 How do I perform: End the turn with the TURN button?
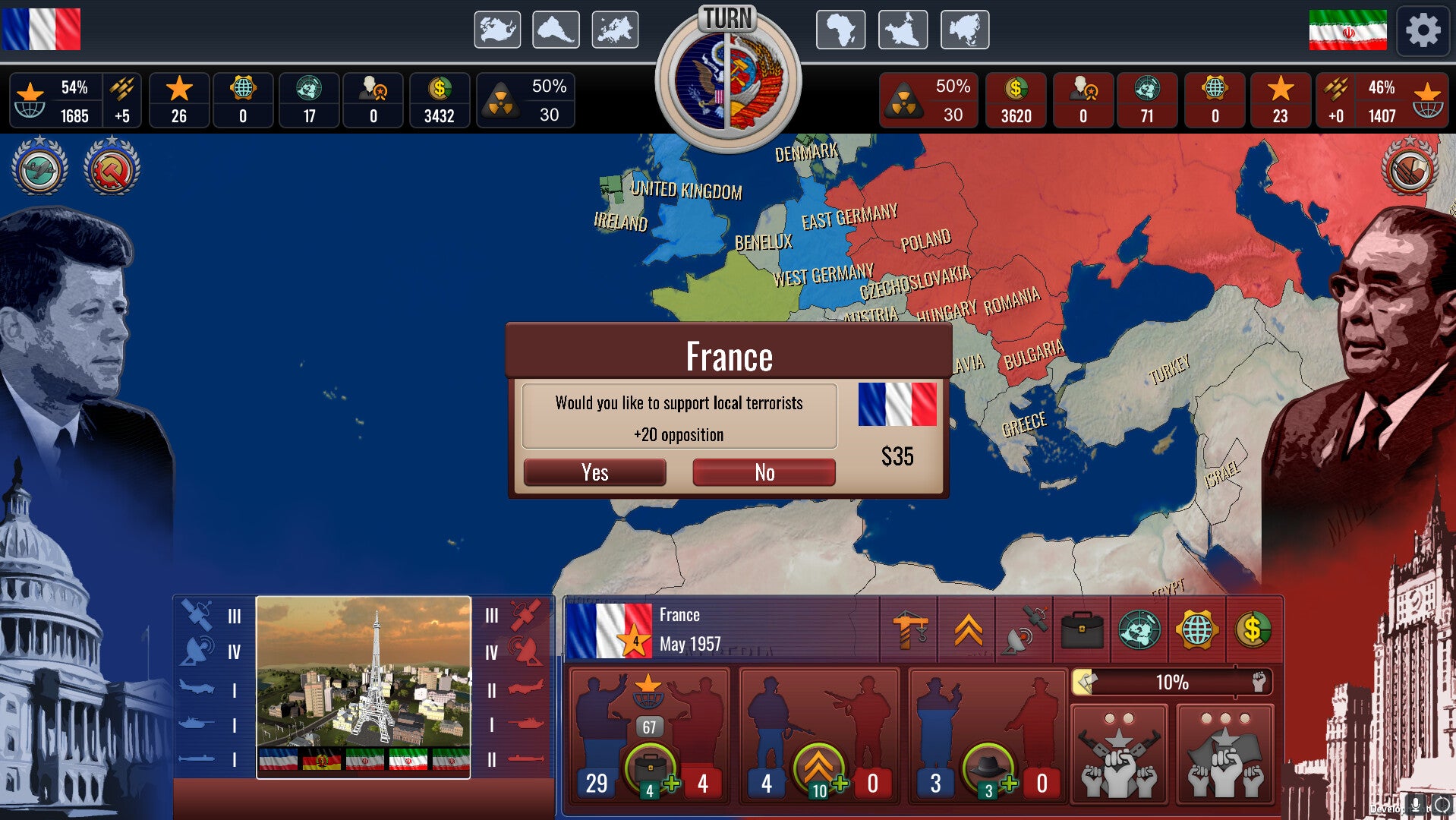point(728,76)
